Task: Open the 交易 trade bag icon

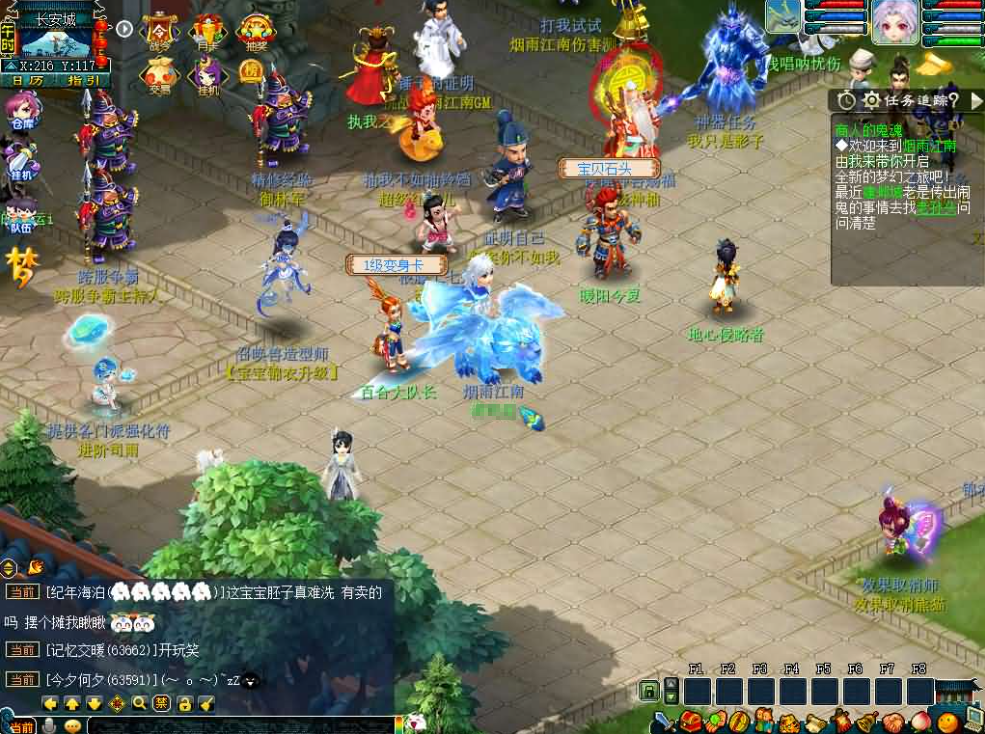Action: click(x=160, y=75)
